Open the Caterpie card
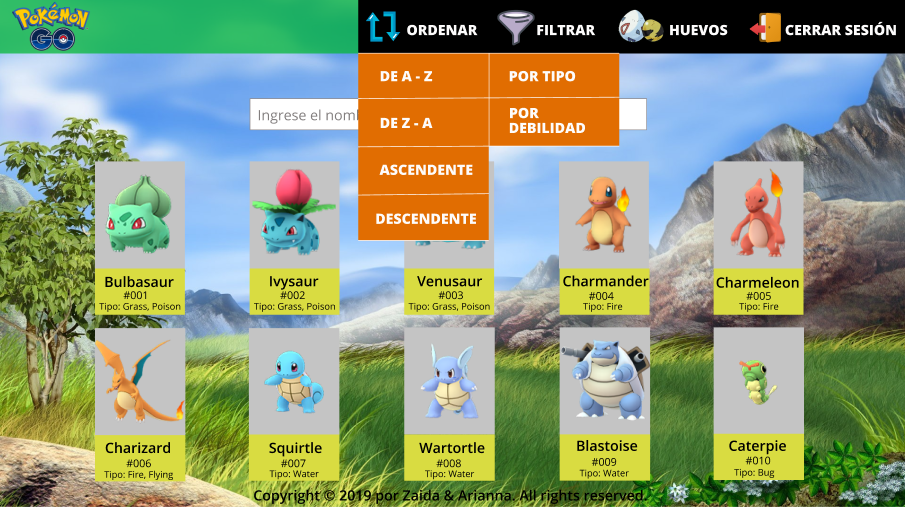Screen dimensions: 905x507 click(x=757, y=404)
